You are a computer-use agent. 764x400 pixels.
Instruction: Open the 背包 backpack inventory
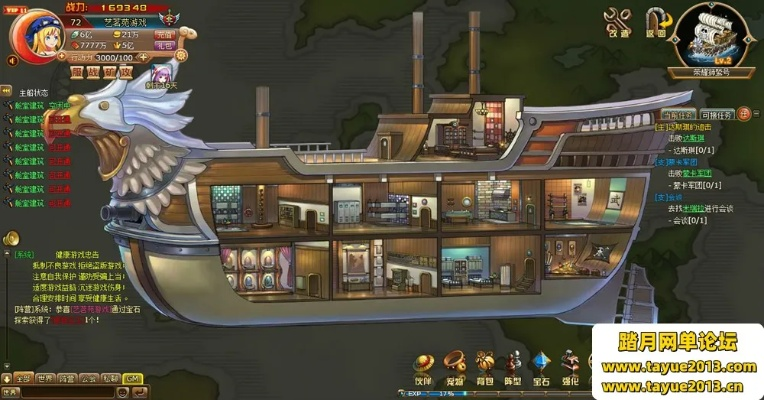(485, 363)
